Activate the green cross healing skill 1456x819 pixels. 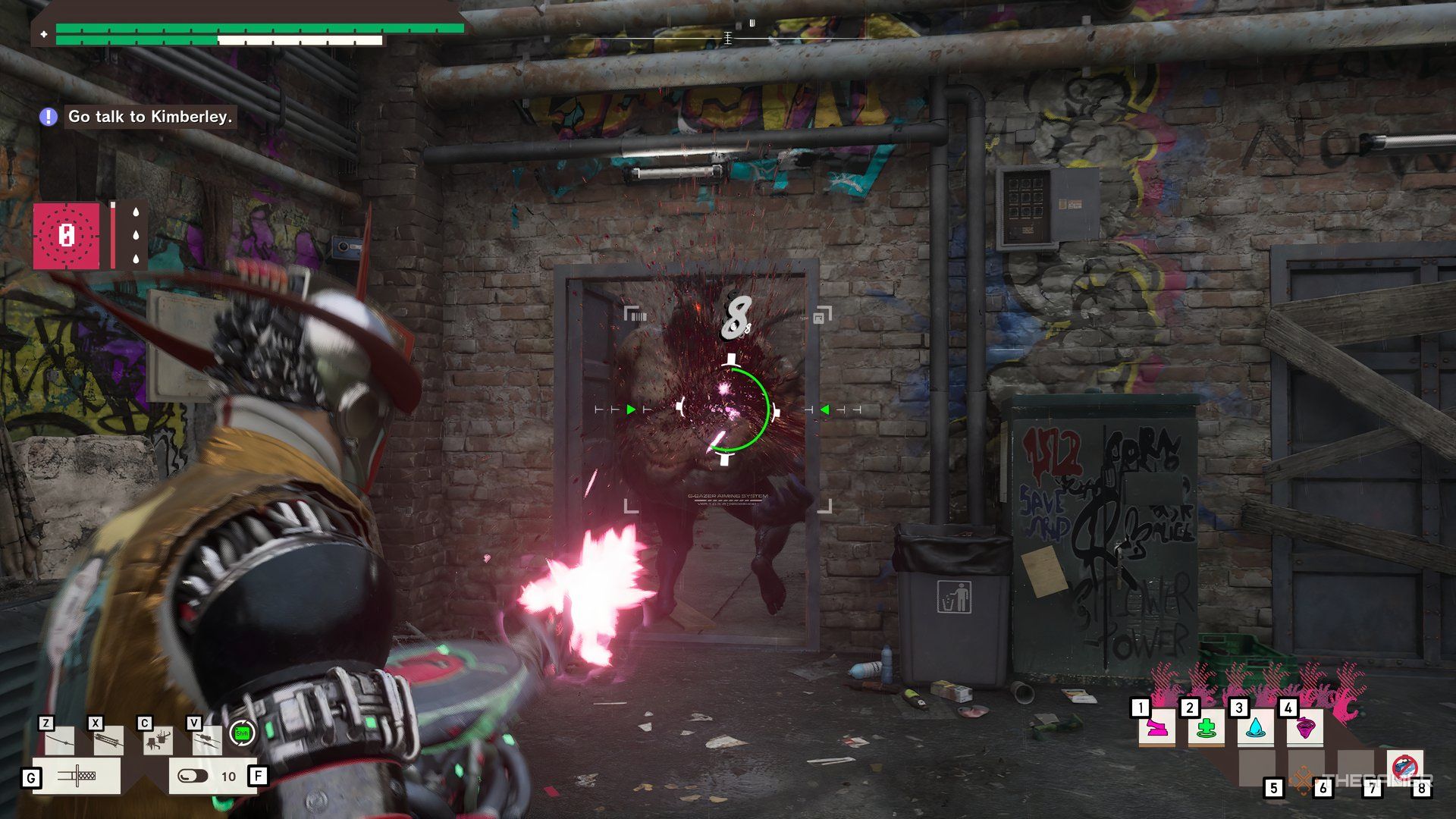[x=1206, y=729]
